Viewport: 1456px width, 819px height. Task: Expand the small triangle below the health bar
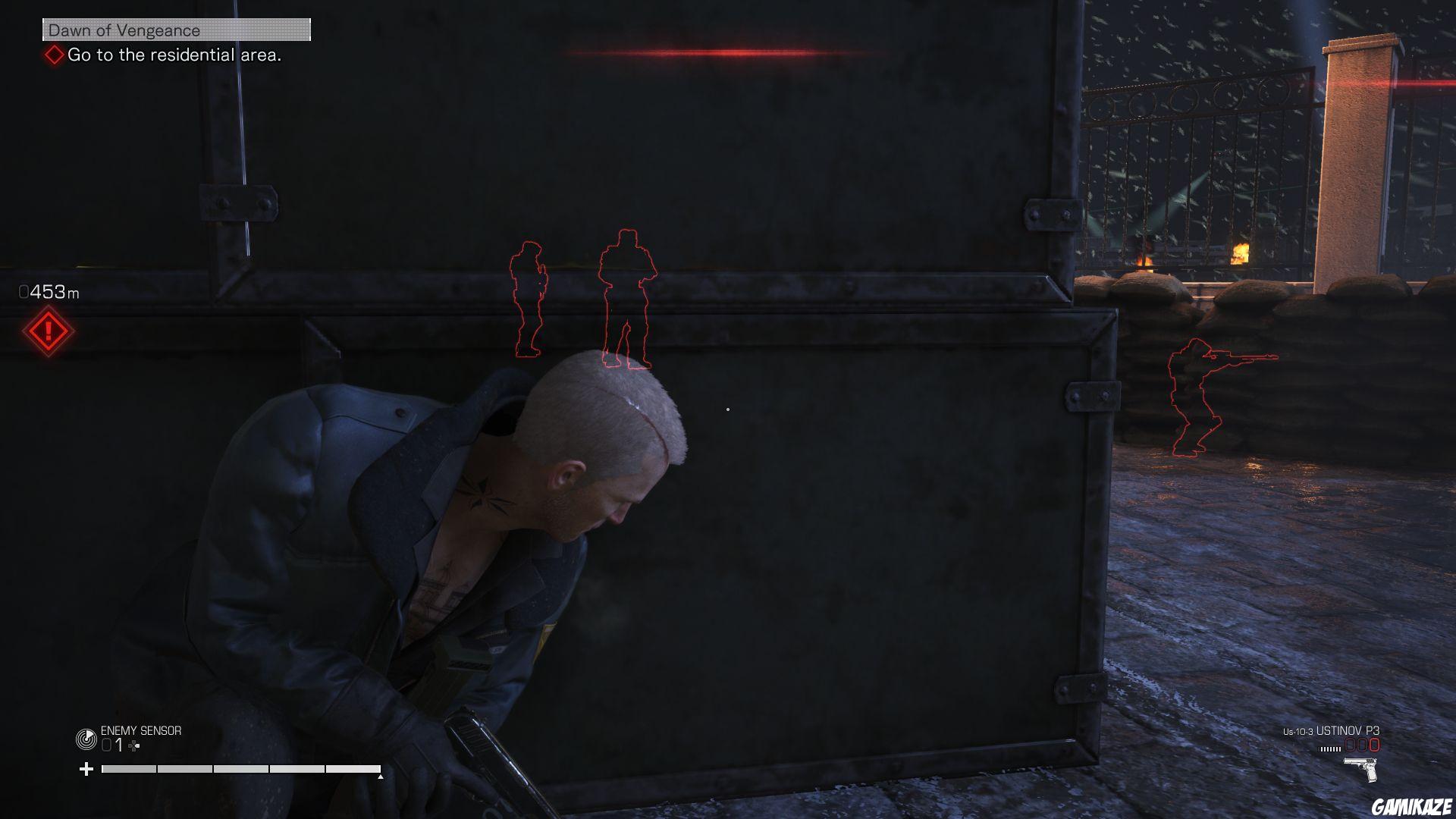(x=381, y=778)
